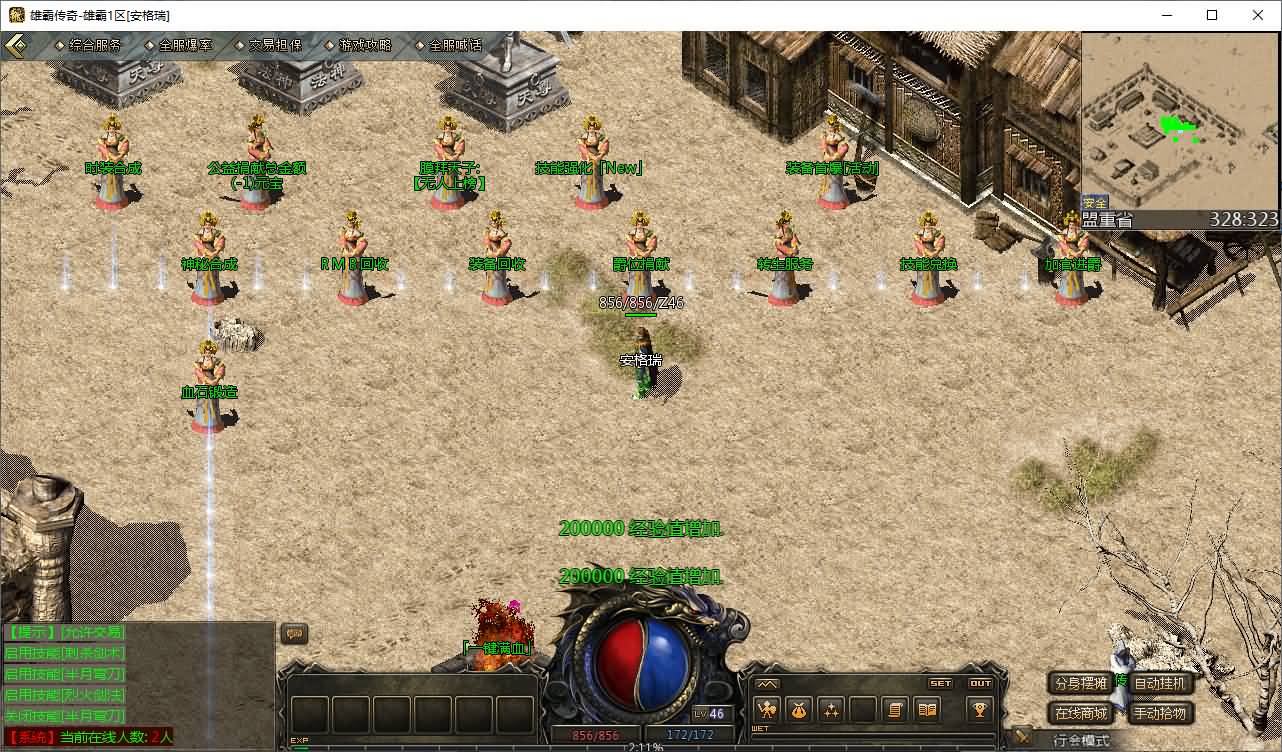The width and height of the screenshot is (1282, 752).
Task: Open the 在线商城 online shop
Action: pyautogui.click(x=1080, y=713)
